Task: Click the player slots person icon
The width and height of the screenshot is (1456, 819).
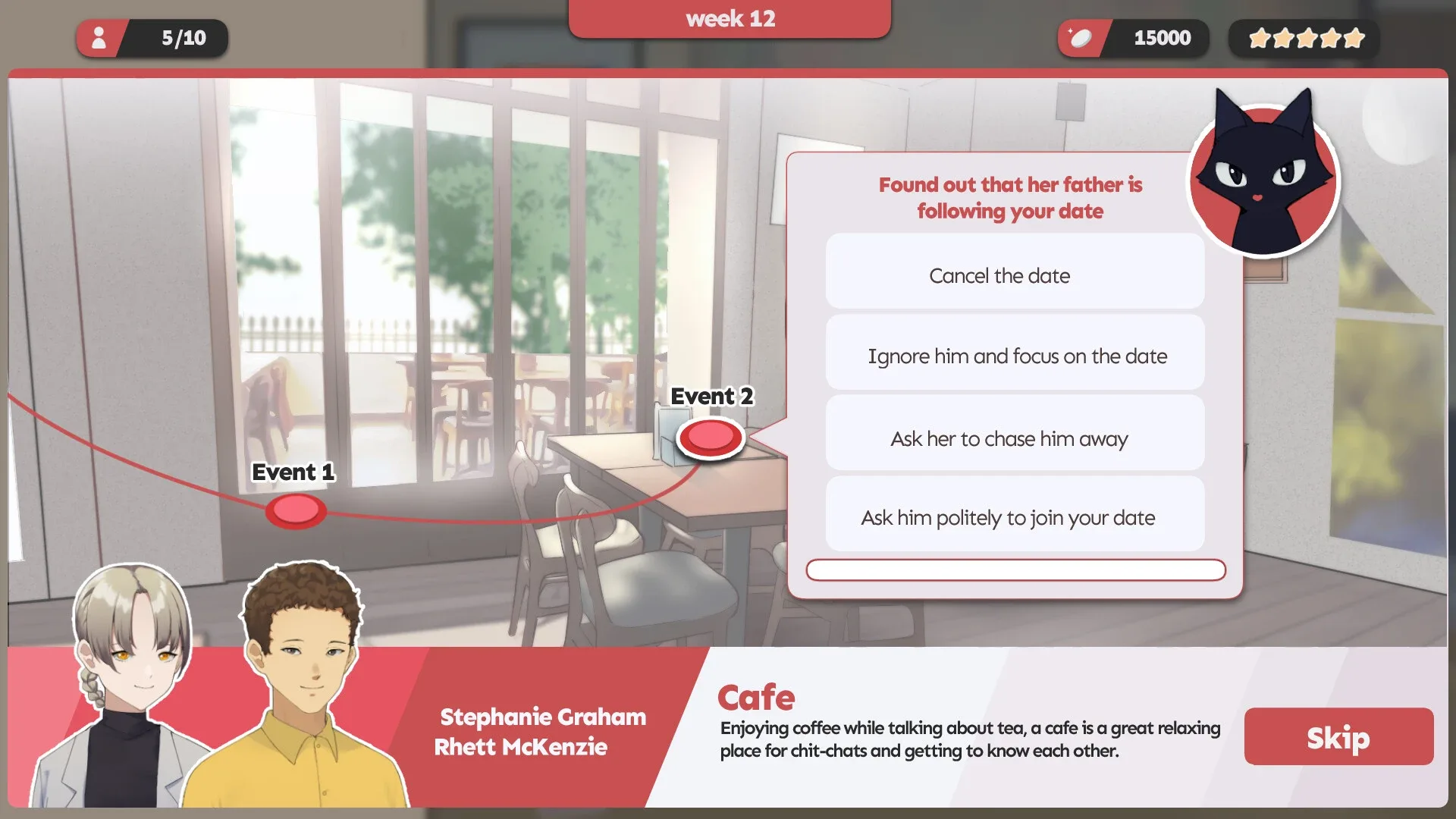Action: point(99,37)
